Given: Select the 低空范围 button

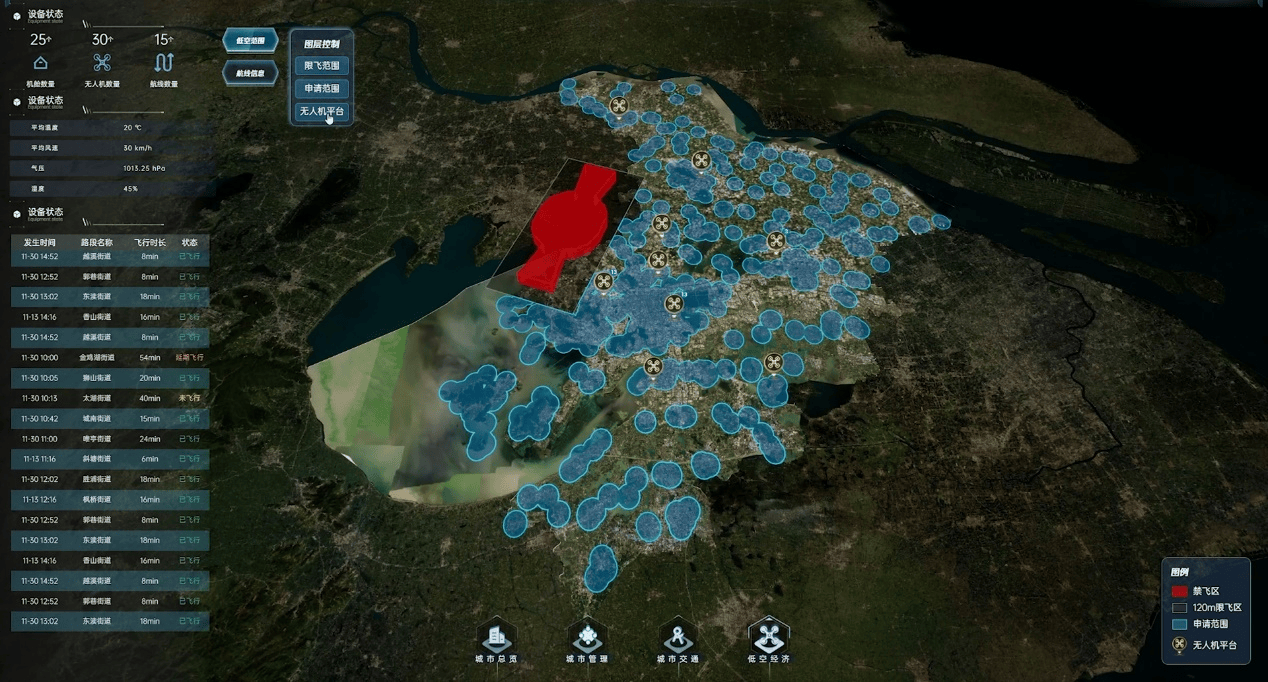Looking at the screenshot, I should click(x=249, y=41).
